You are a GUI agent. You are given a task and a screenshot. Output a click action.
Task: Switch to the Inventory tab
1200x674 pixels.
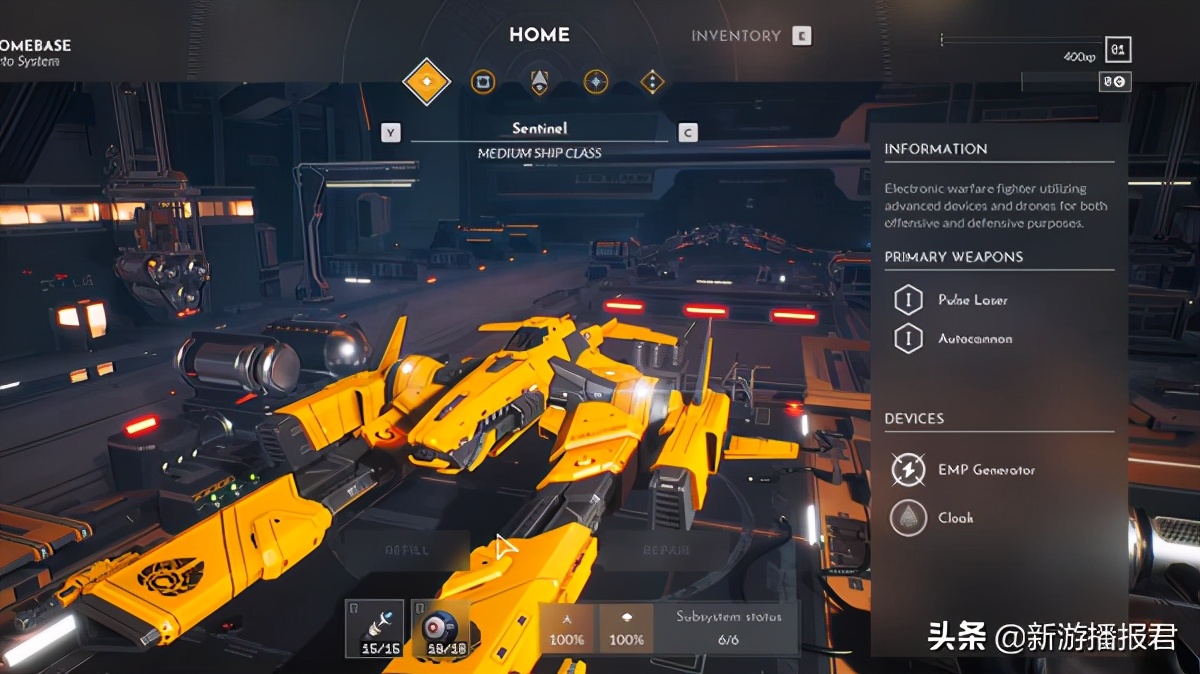(x=736, y=36)
